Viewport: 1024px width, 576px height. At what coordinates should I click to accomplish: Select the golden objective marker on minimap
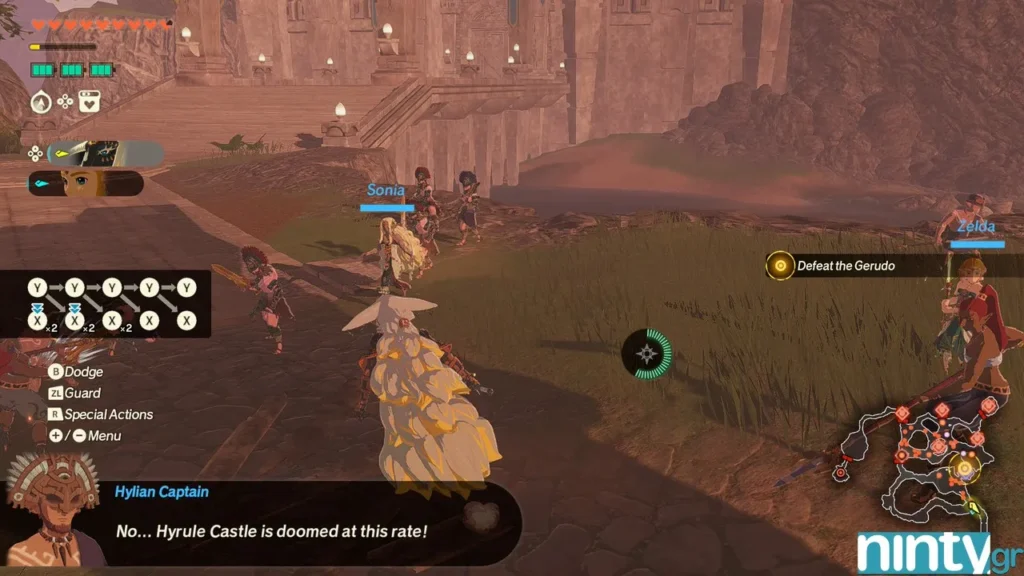click(x=964, y=467)
